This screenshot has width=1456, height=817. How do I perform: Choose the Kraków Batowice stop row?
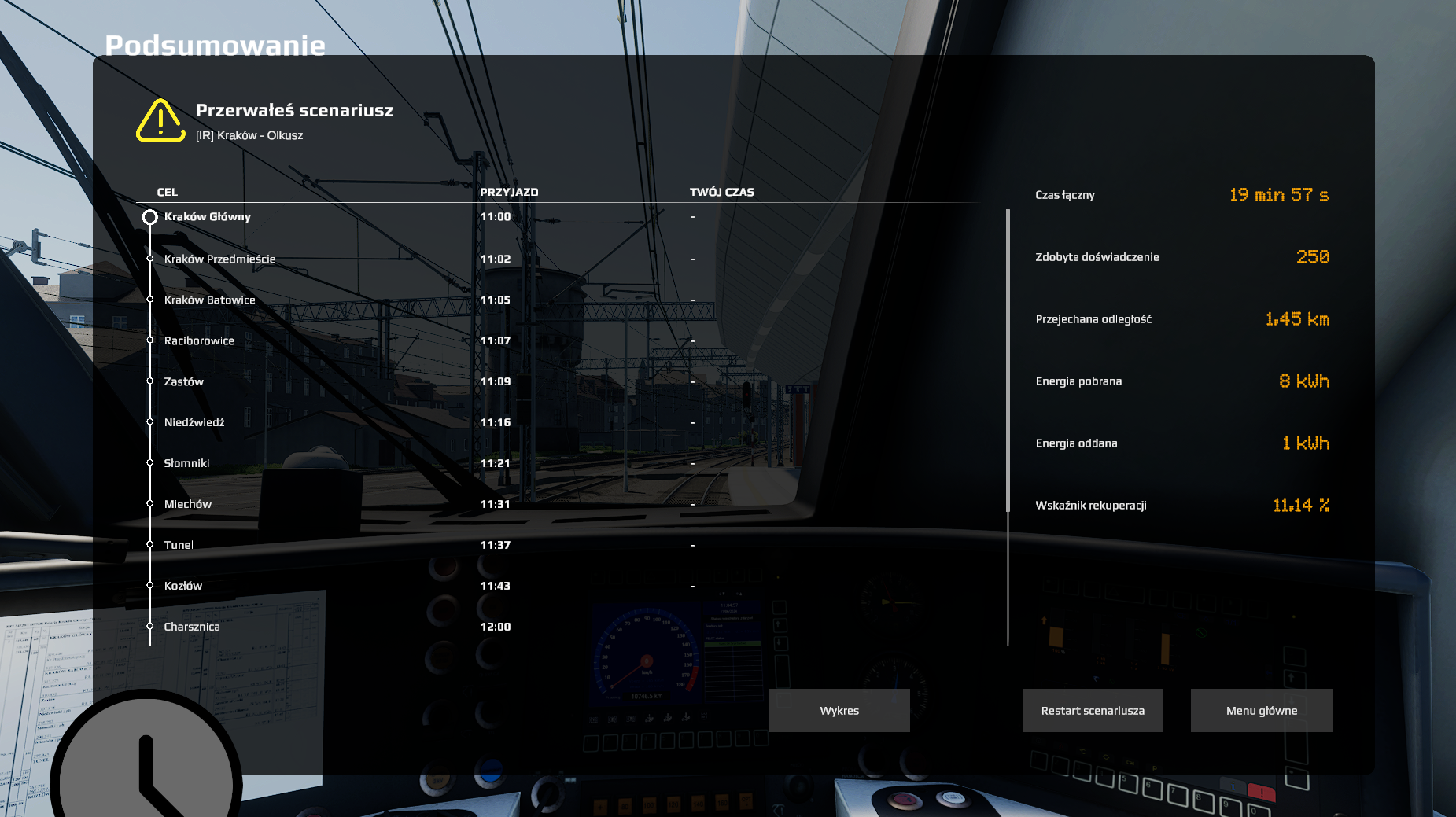209,300
